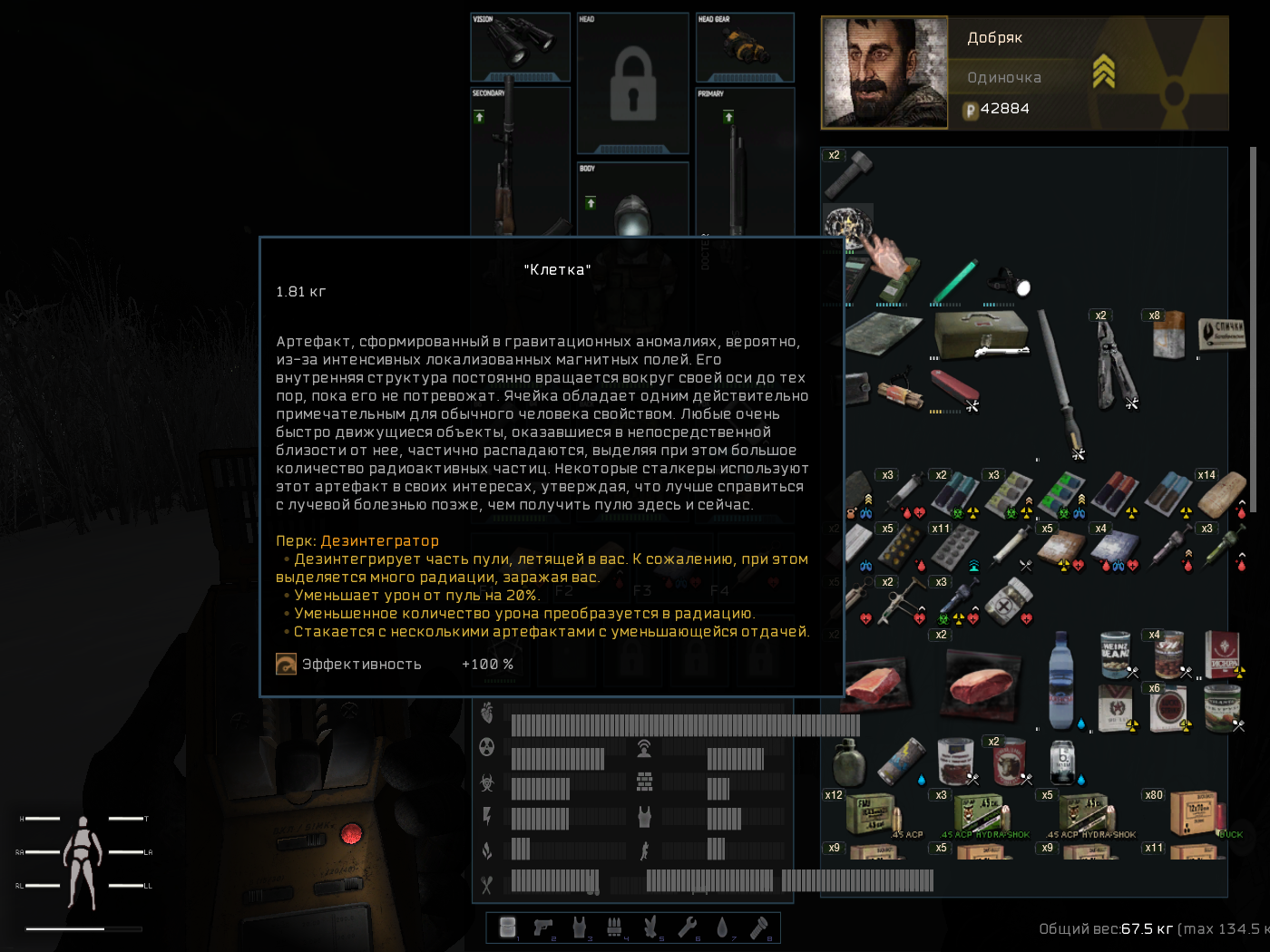Pick the matchbox item

1222,334
